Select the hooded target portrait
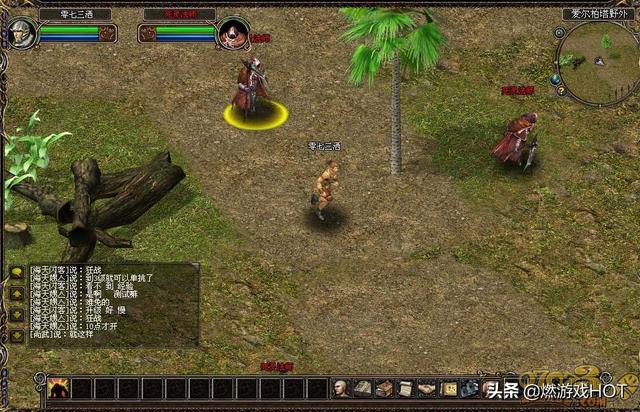640x412 pixels. click(233, 32)
